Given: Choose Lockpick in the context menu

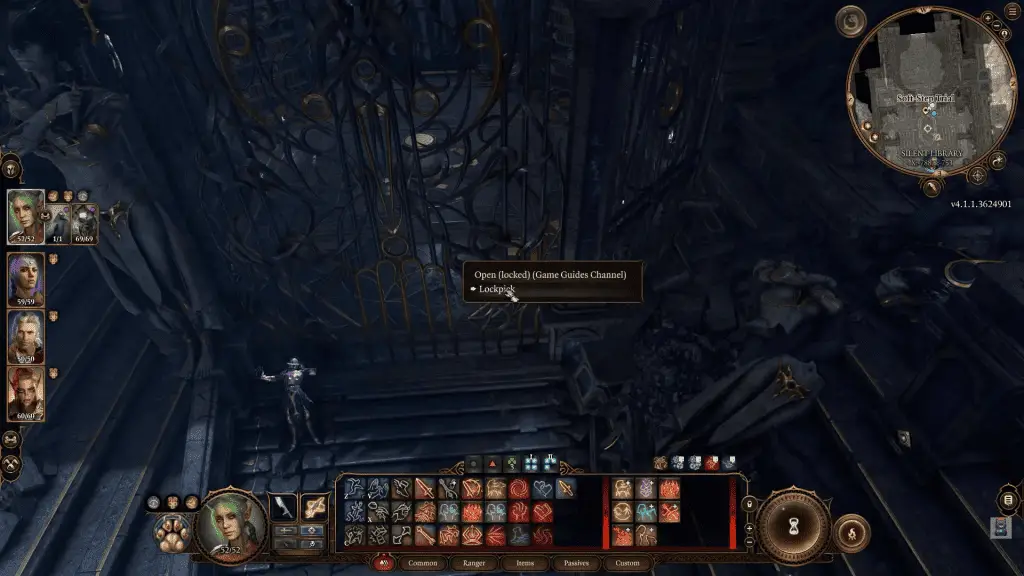Looking at the screenshot, I should (497, 289).
